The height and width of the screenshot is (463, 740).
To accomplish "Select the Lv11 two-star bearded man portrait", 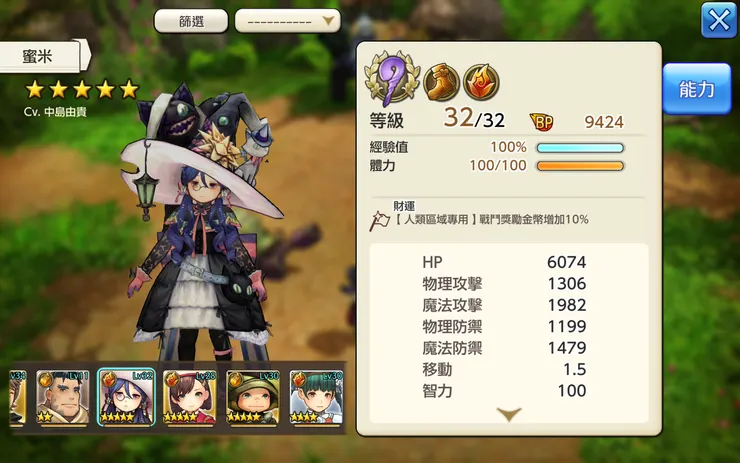I will (x=64, y=397).
